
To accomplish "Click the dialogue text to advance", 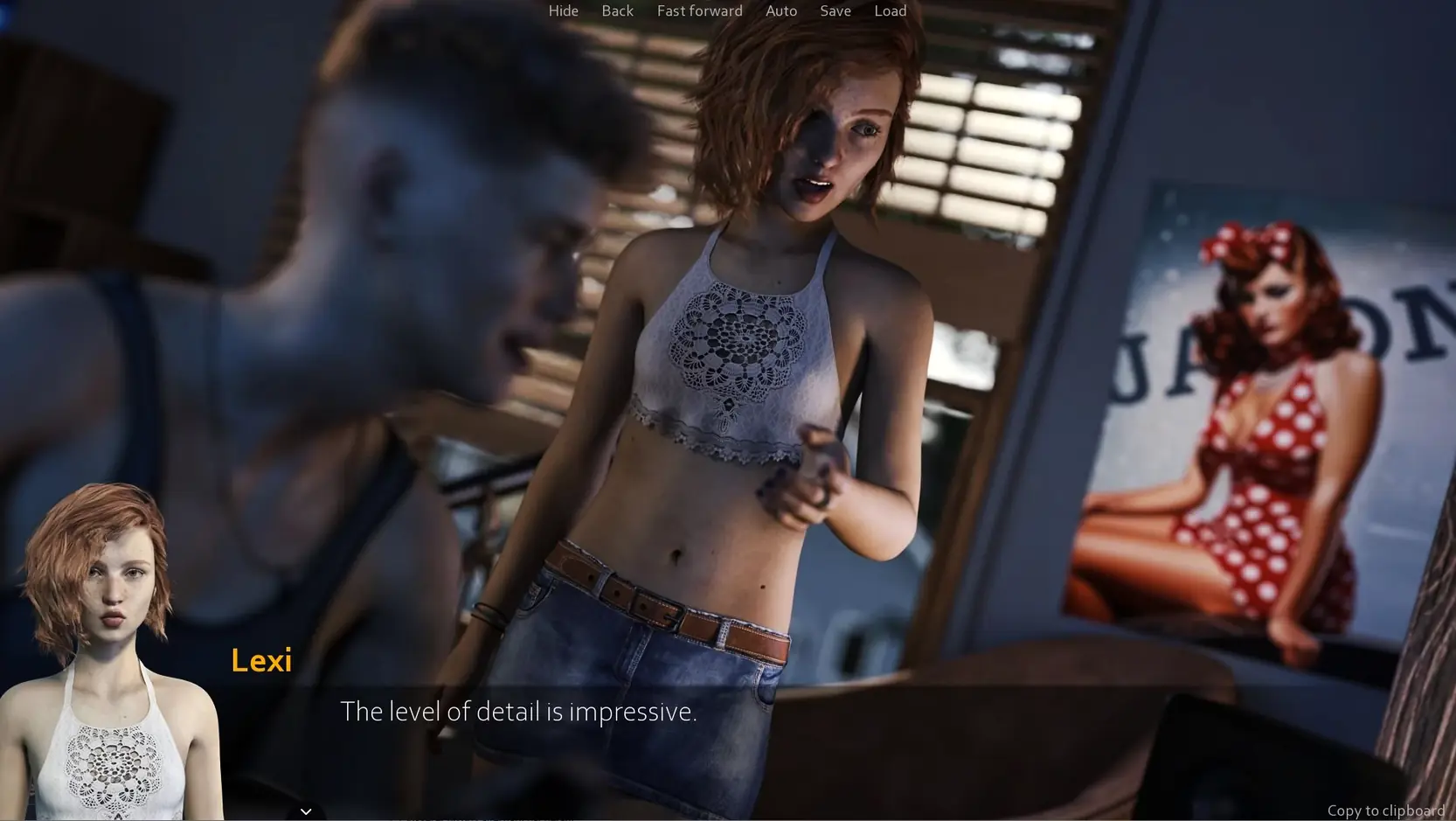I will pyautogui.click(x=519, y=712).
